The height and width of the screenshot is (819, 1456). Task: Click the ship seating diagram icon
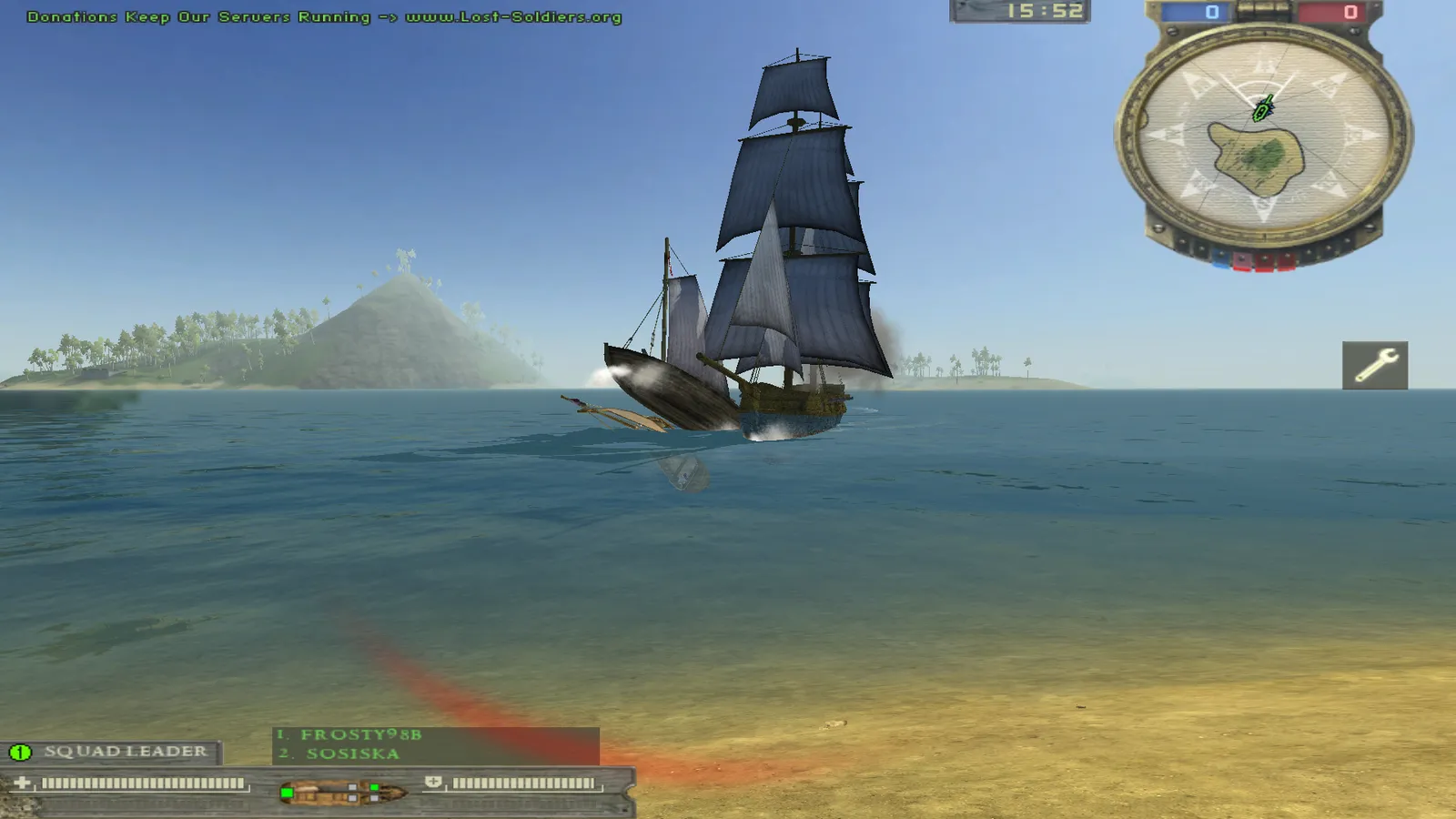coord(342,792)
